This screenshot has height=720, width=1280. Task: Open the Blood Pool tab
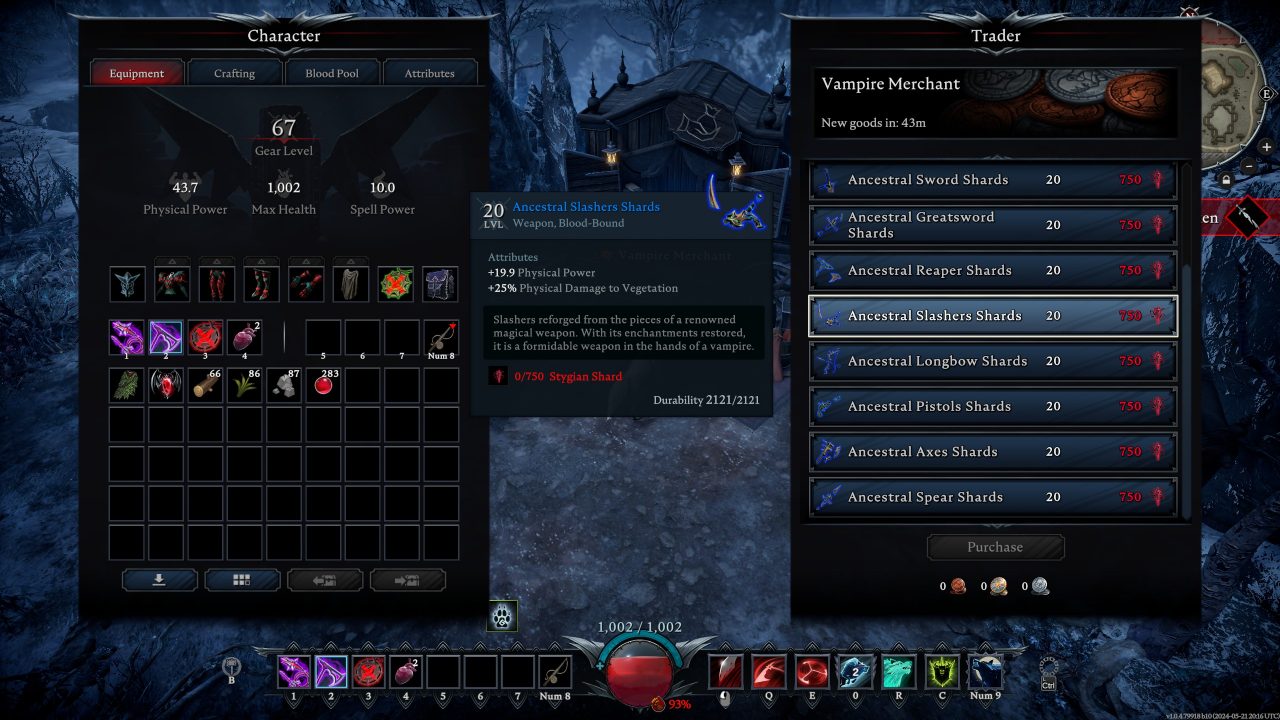point(332,72)
